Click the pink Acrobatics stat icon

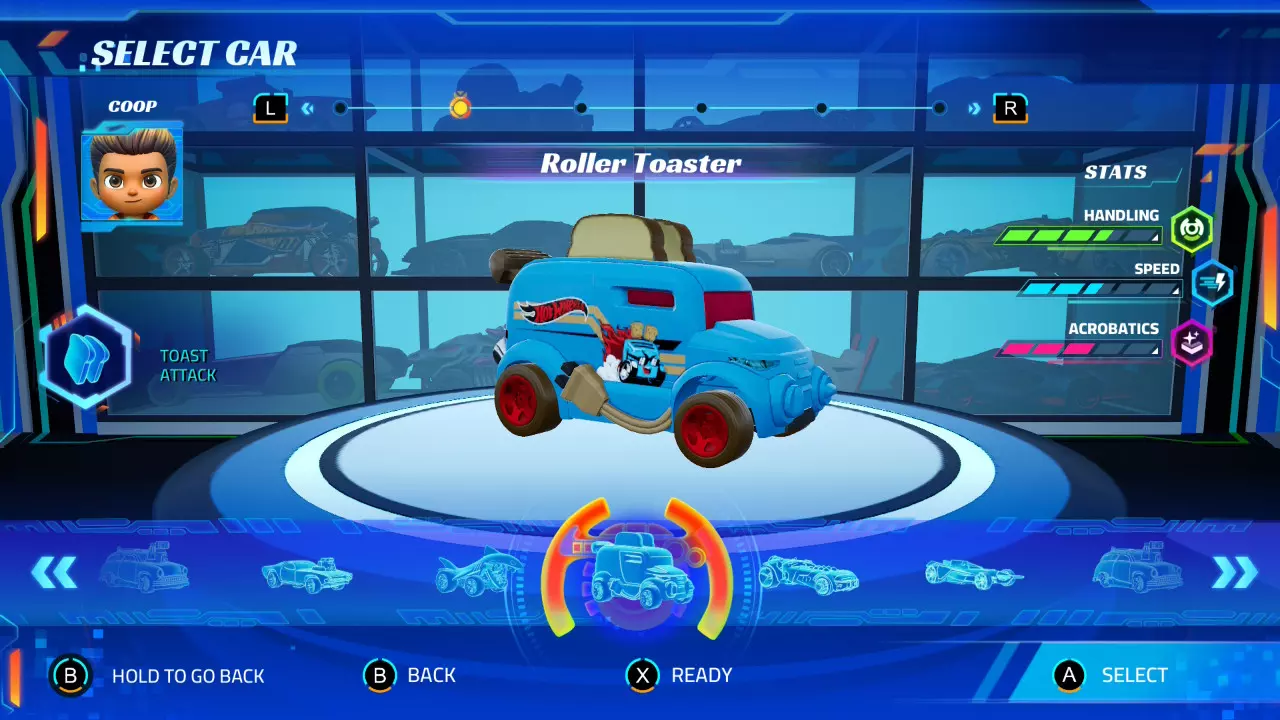point(1191,343)
